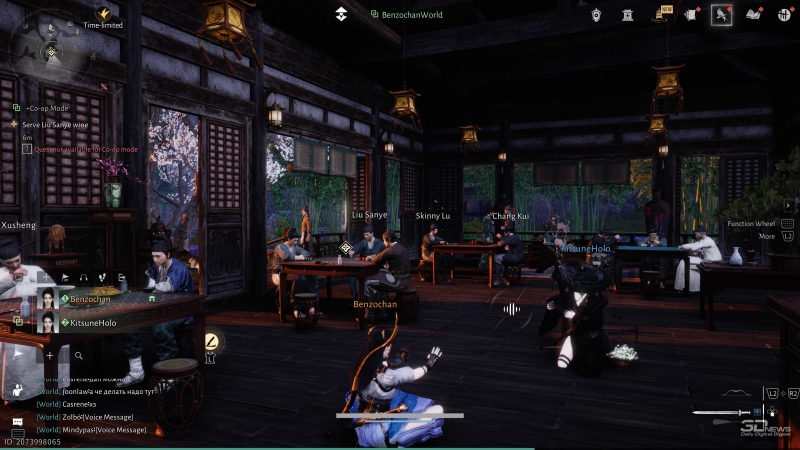This screenshot has height=450, width=800.
Task: Click the search magnifier below the party list
Action: point(78,355)
